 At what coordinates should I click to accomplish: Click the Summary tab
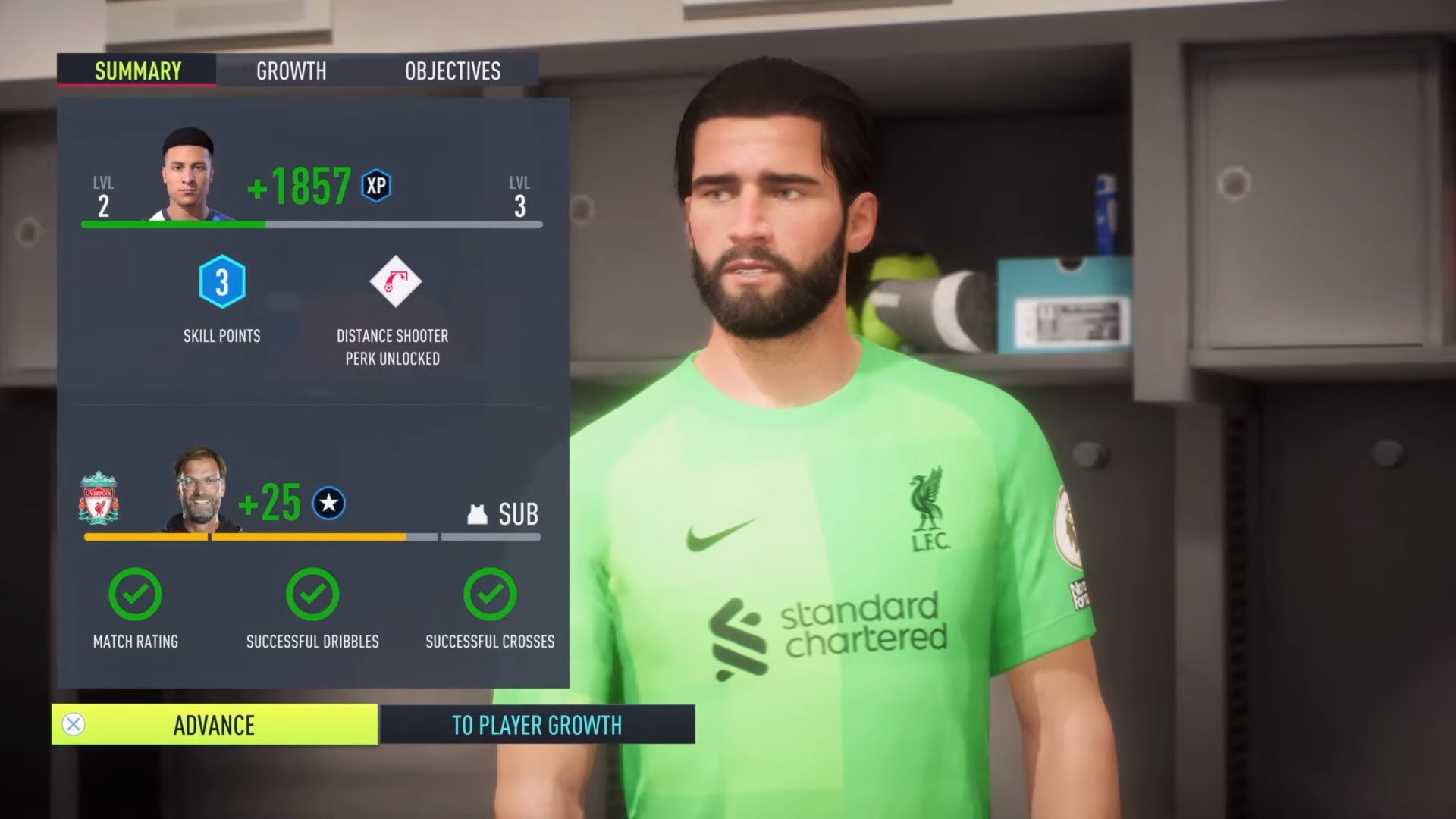point(136,71)
